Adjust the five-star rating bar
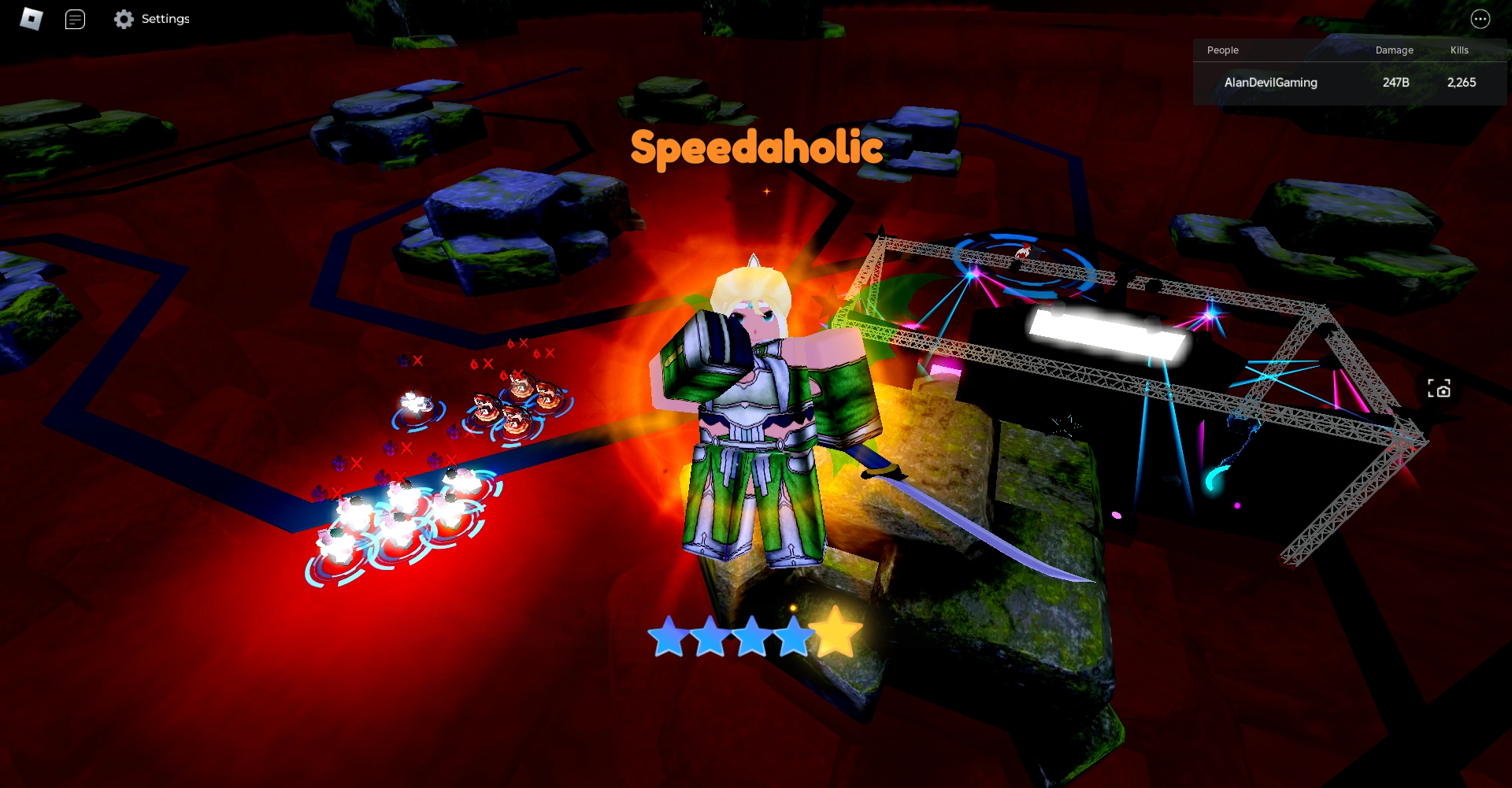The width and height of the screenshot is (1512, 788). click(x=750, y=634)
